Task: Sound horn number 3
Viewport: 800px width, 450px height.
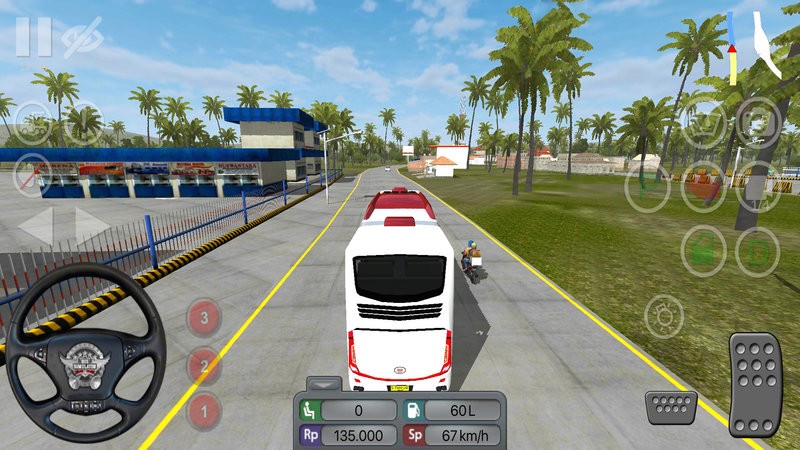Action: pos(205,319)
